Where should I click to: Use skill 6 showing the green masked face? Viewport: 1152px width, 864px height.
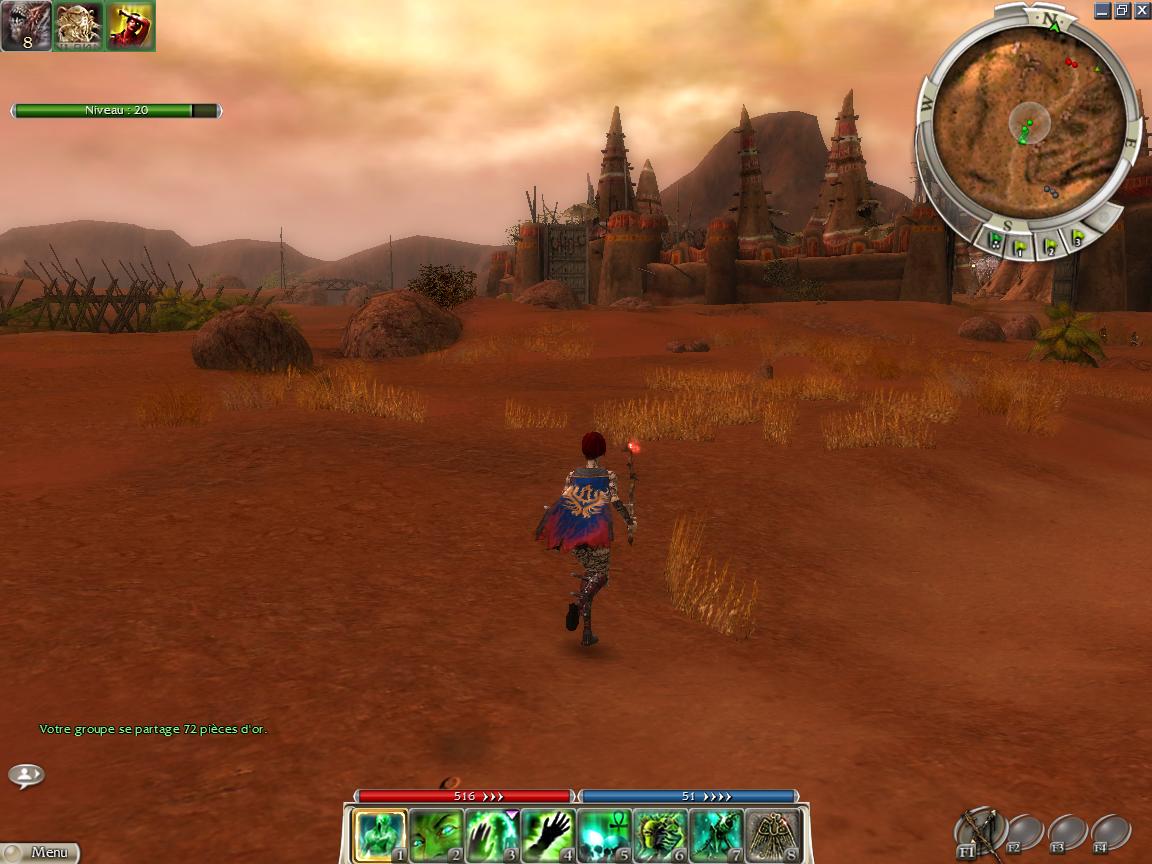(661, 836)
